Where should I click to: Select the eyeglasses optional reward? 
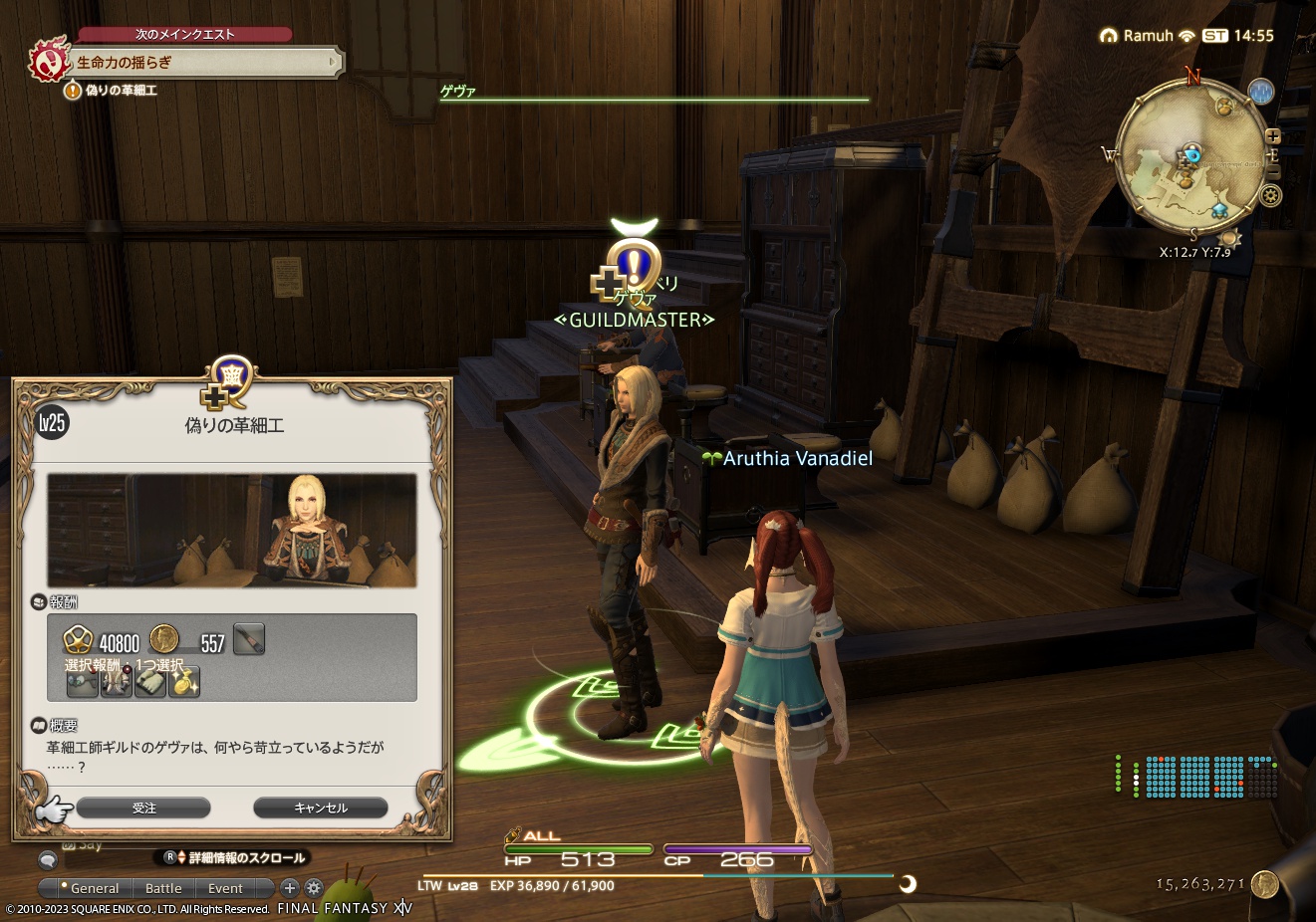point(84,683)
